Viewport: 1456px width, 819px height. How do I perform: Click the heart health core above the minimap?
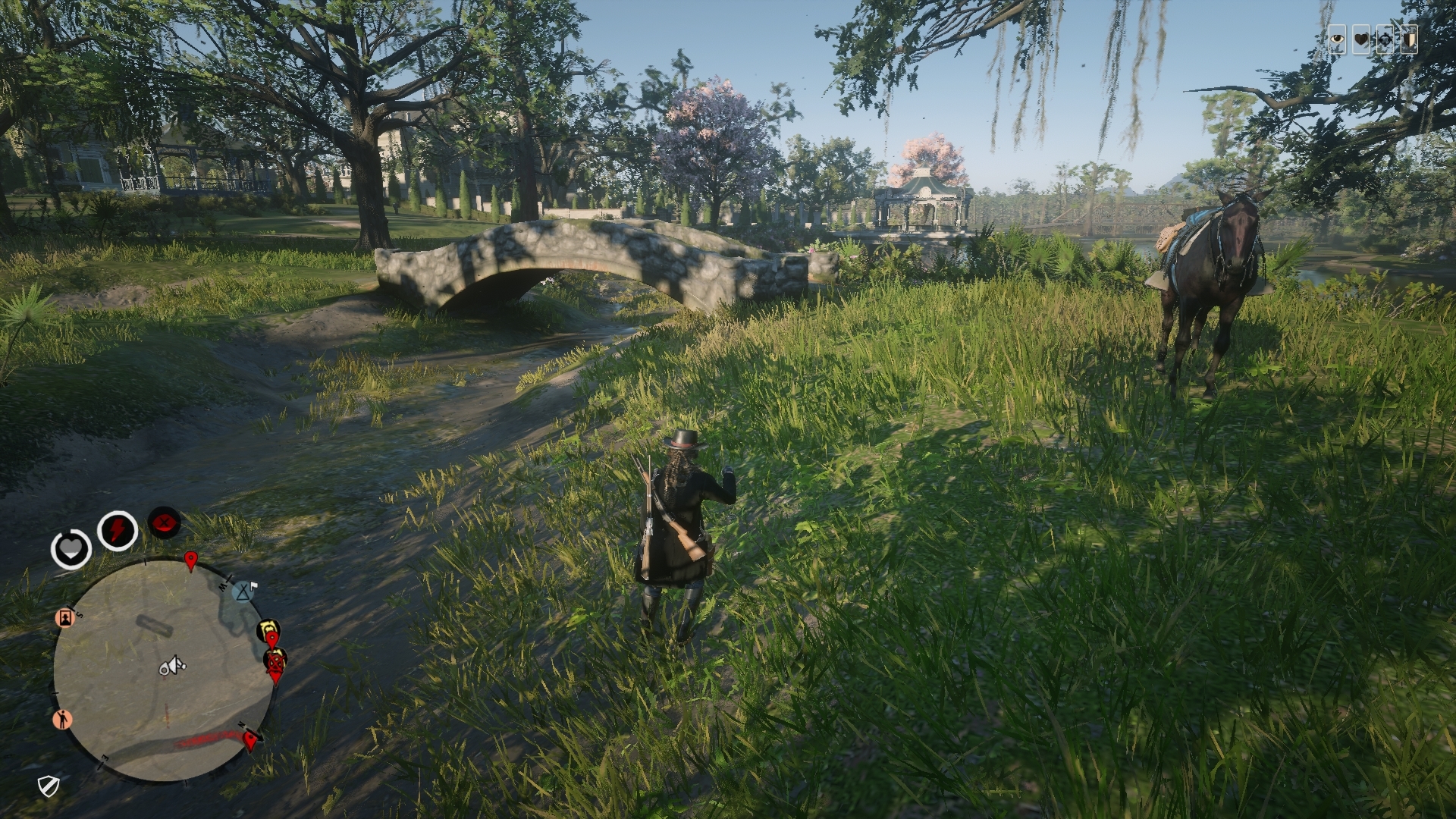pyautogui.click(x=71, y=547)
